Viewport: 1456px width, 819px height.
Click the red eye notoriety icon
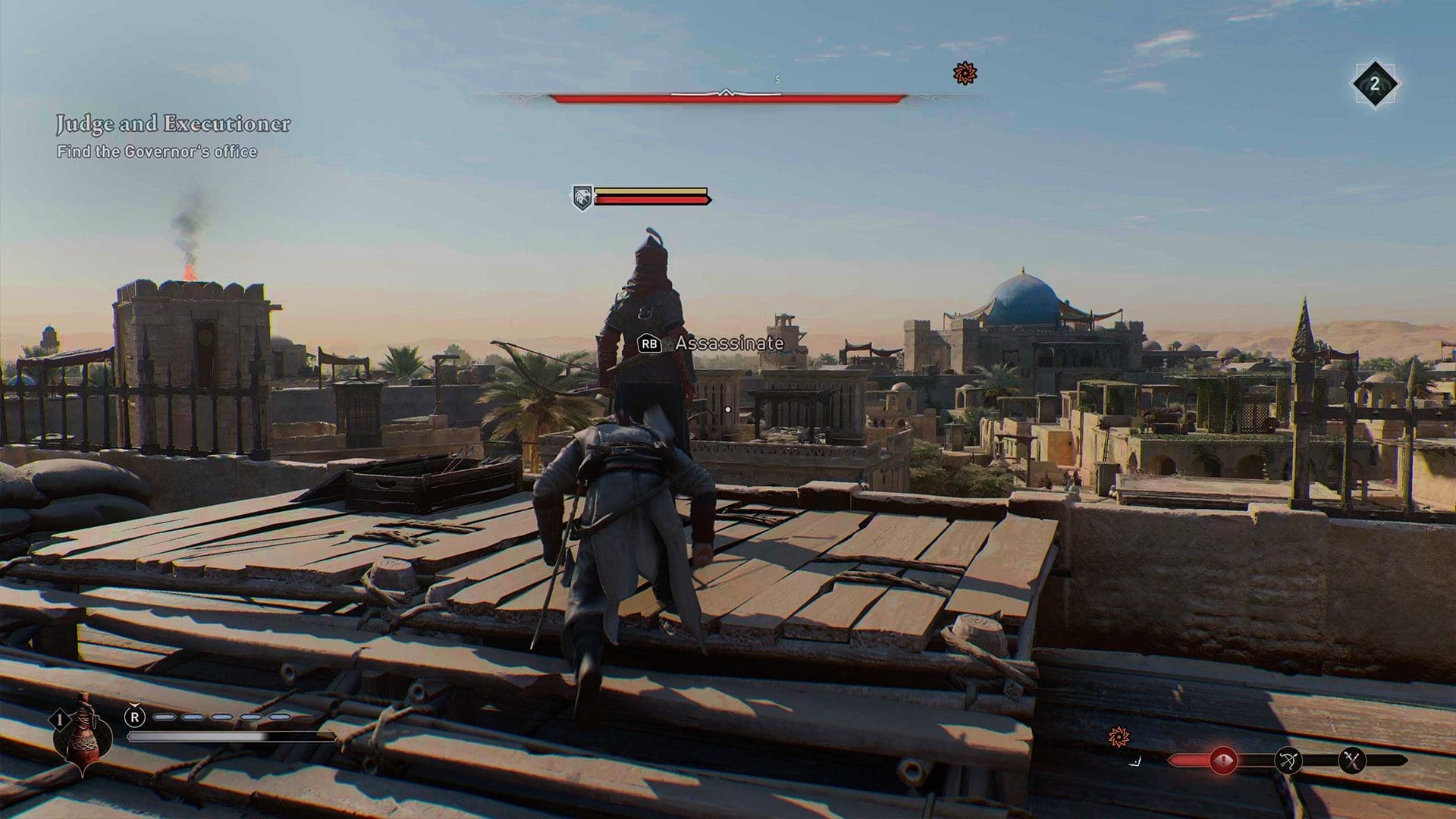pyautogui.click(x=1222, y=760)
